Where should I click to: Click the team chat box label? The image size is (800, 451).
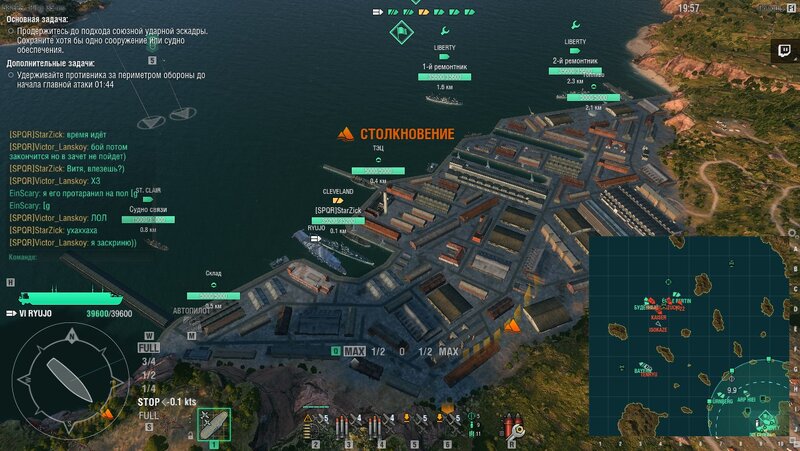pyautogui.click(x=22, y=256)
